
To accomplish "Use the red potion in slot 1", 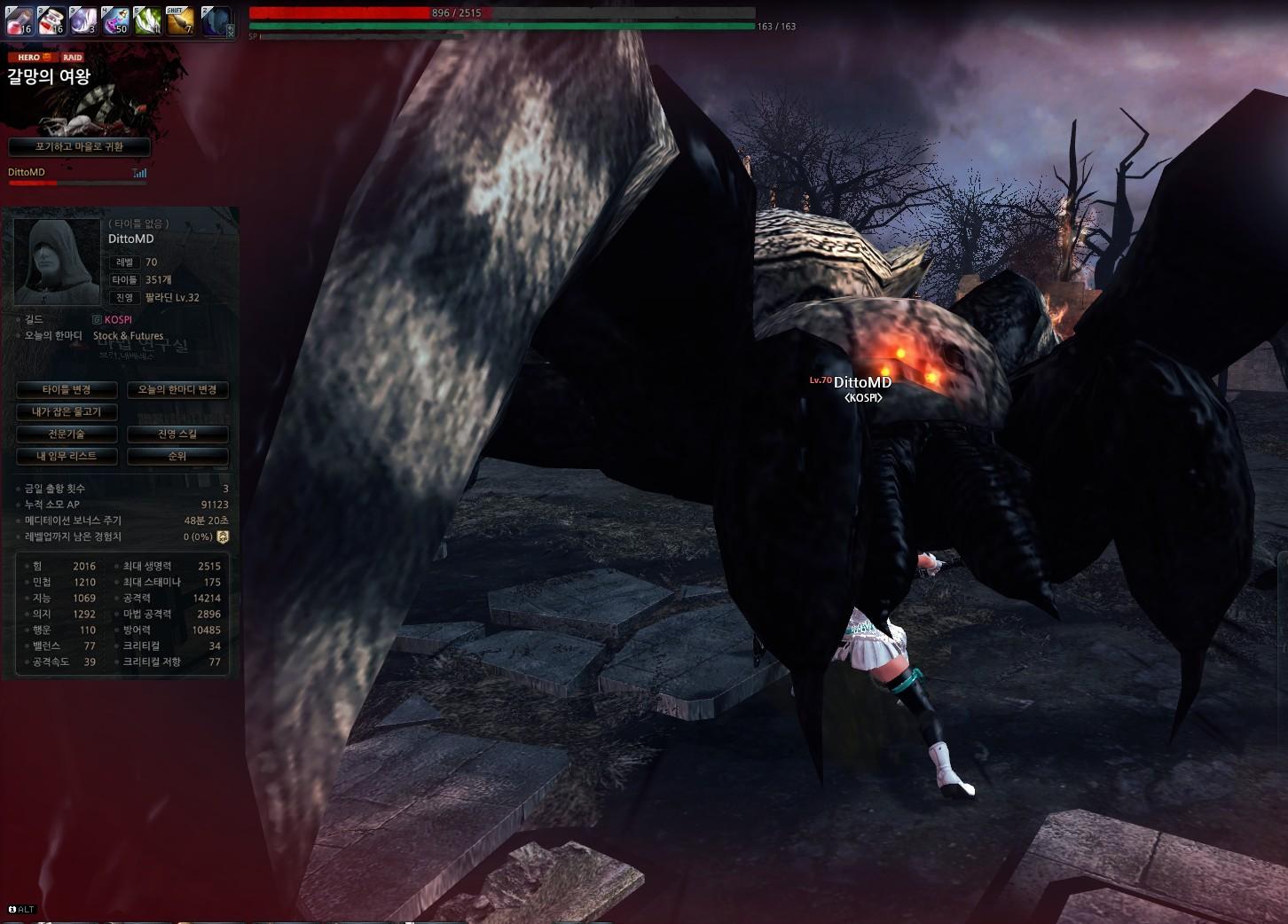I will tap(19, 20).
